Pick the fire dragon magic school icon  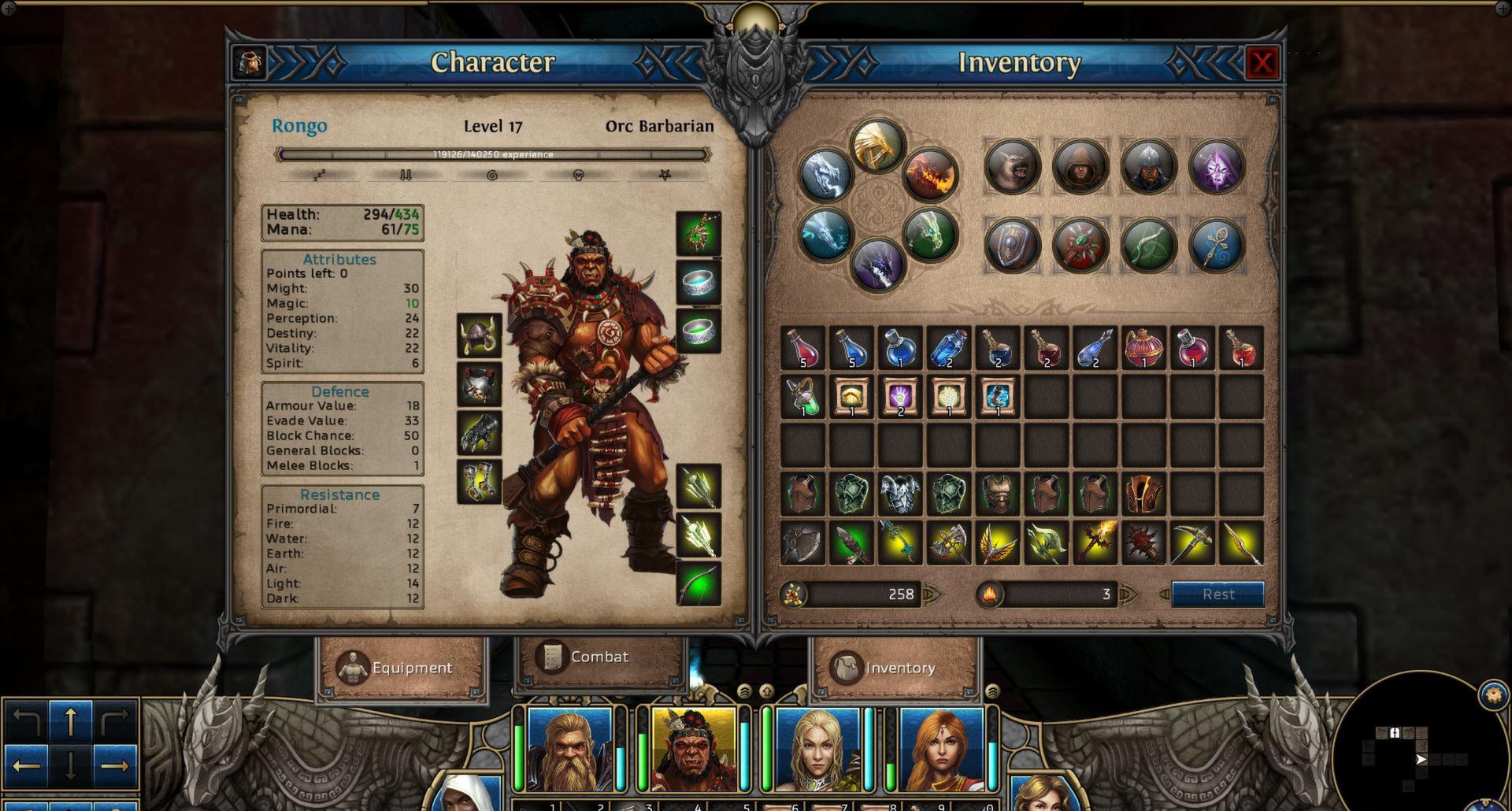[x=930, y=175]
